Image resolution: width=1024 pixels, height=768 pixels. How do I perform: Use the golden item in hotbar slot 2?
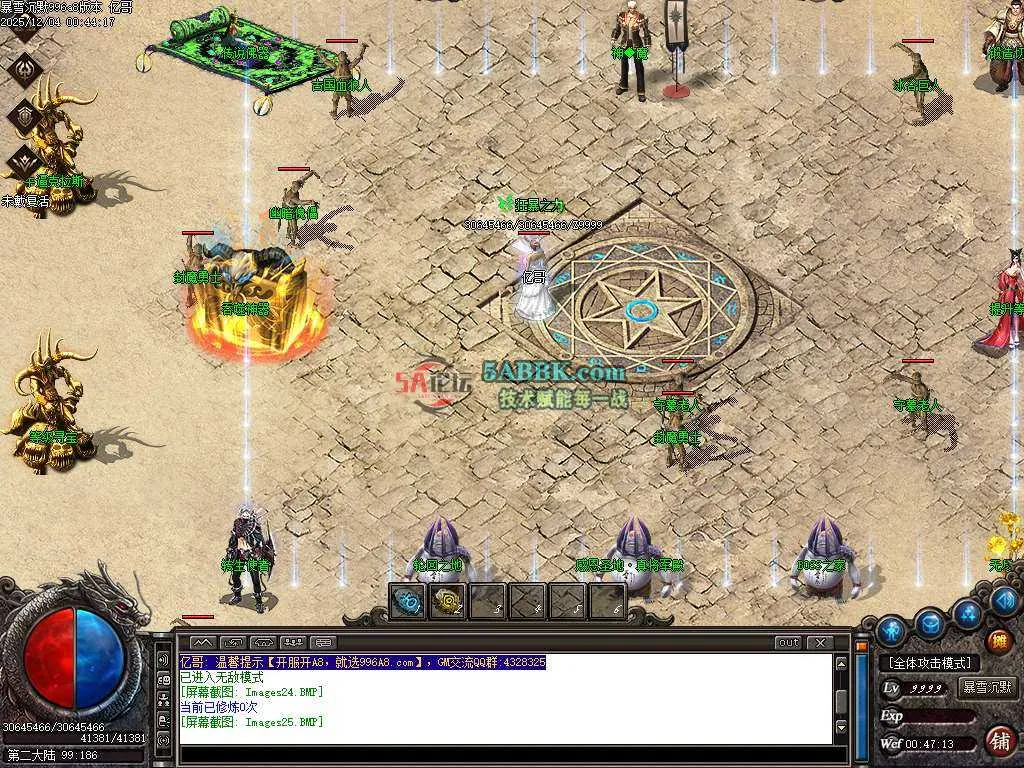(447, 601)
